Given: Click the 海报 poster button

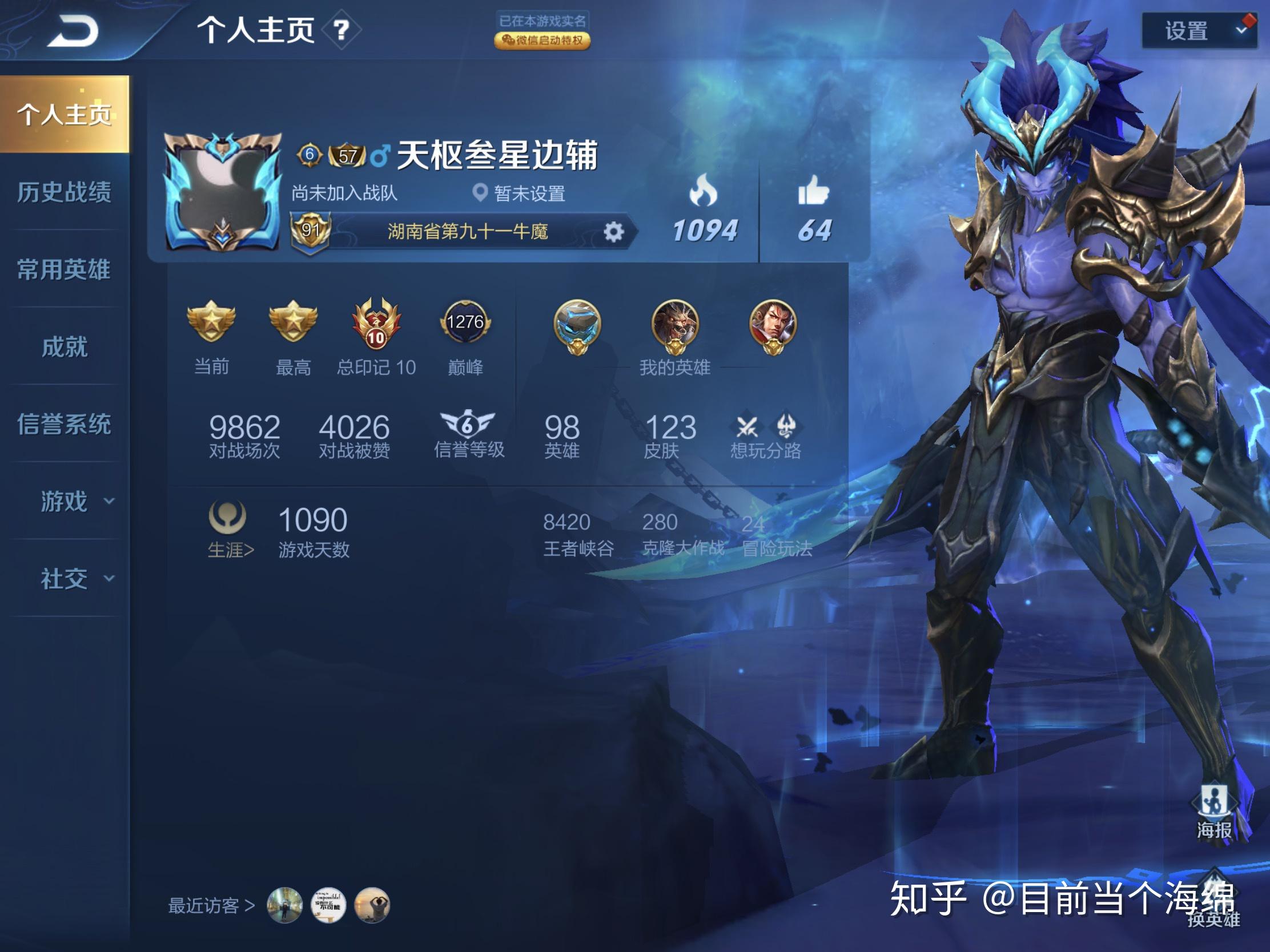Looking at the screenshot, I should (1213, 811).
